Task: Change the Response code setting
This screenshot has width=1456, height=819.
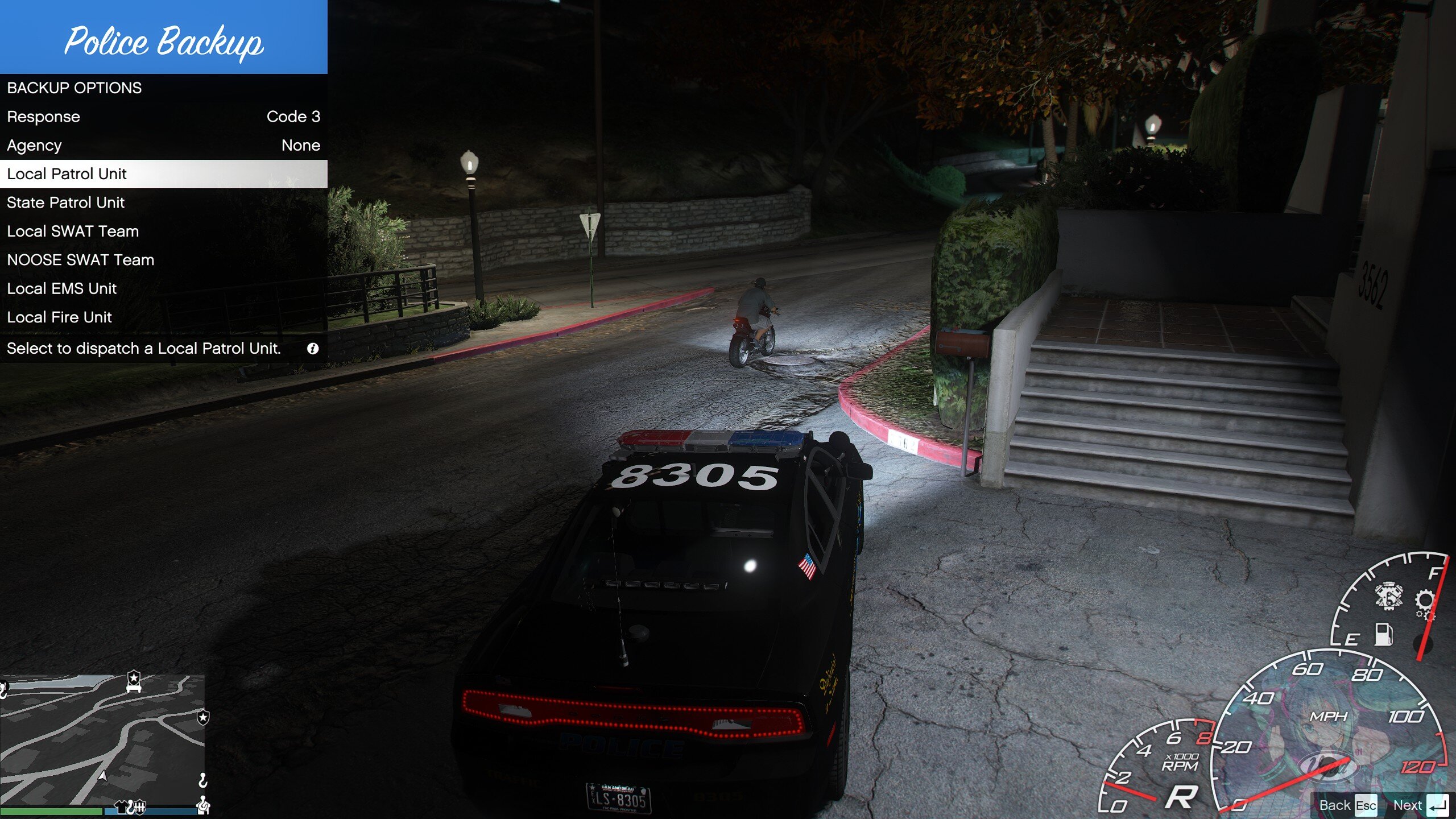Action: tap(163, 117)
